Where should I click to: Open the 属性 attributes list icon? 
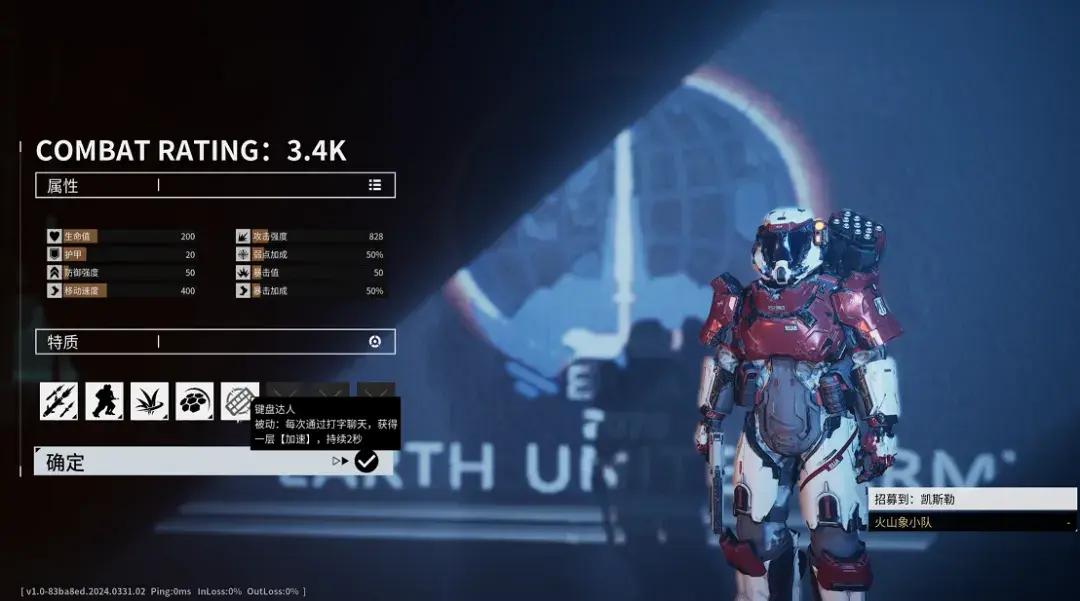click(375, 185)
